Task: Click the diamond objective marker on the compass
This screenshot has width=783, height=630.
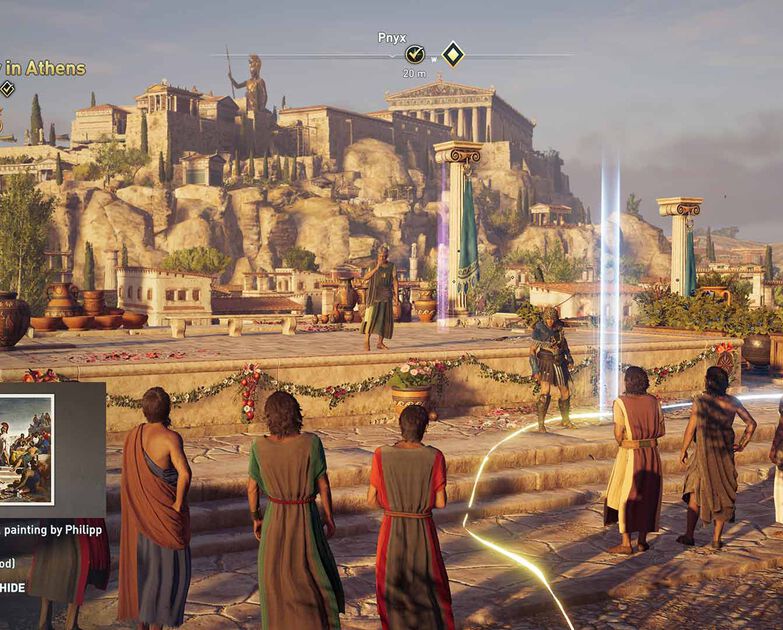Action: coord(453,54)
